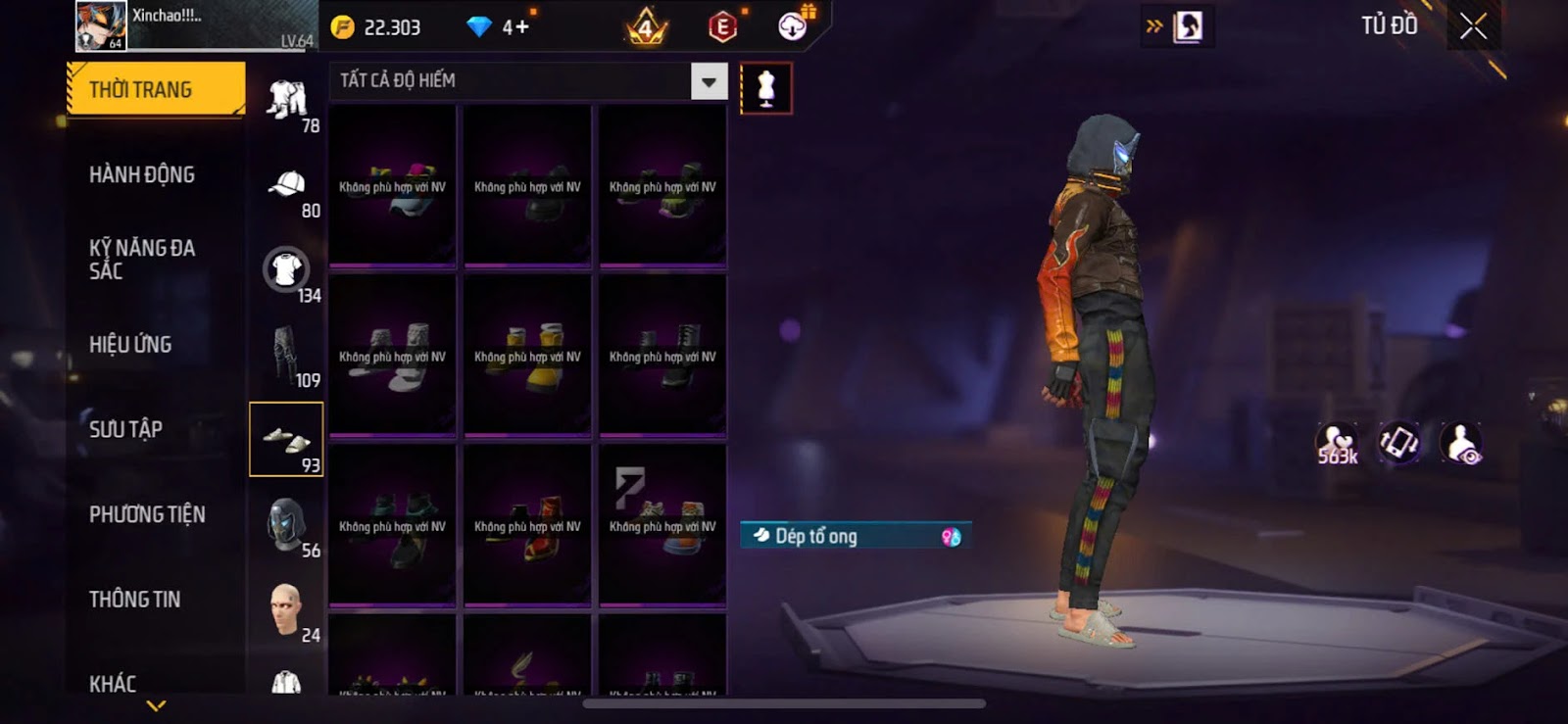
Task: Go to the Sưu Tập tab
Action: click(125, 429)
